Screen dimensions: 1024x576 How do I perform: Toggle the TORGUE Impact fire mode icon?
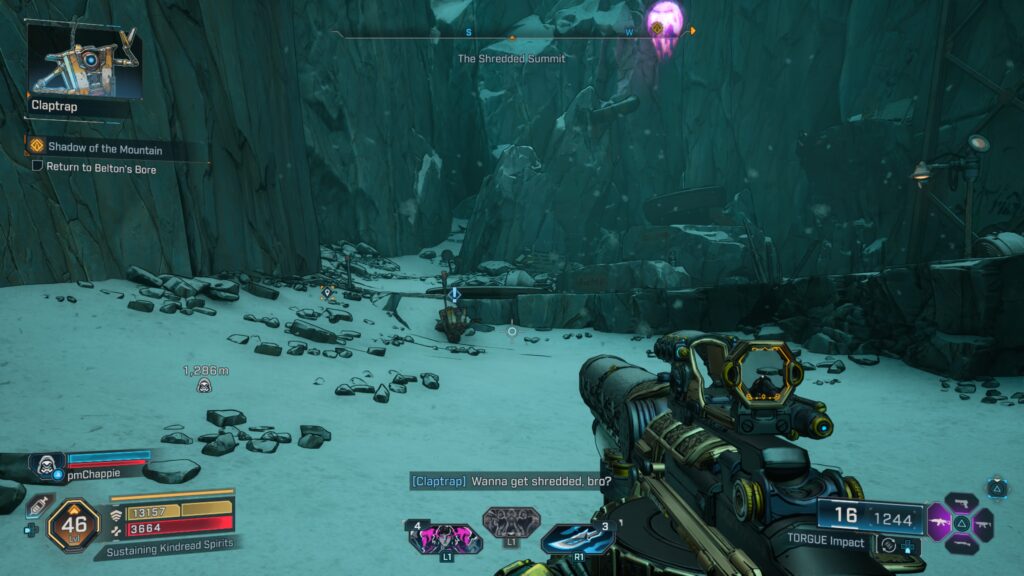(x=888, y=545)
